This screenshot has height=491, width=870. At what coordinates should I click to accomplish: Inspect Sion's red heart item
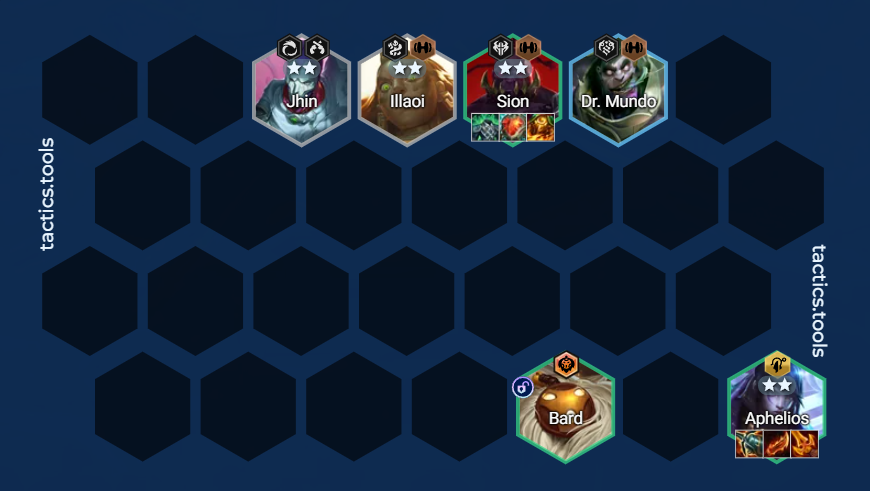(513, 128)
